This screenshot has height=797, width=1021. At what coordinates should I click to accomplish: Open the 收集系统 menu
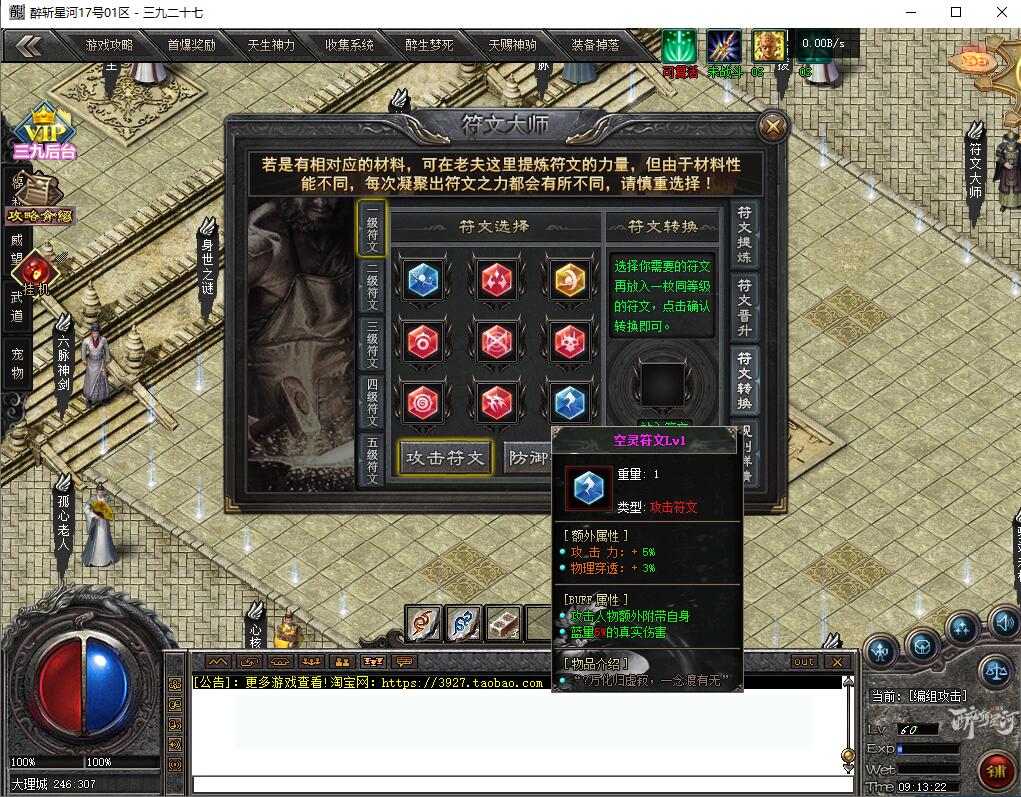pos(349,45)
